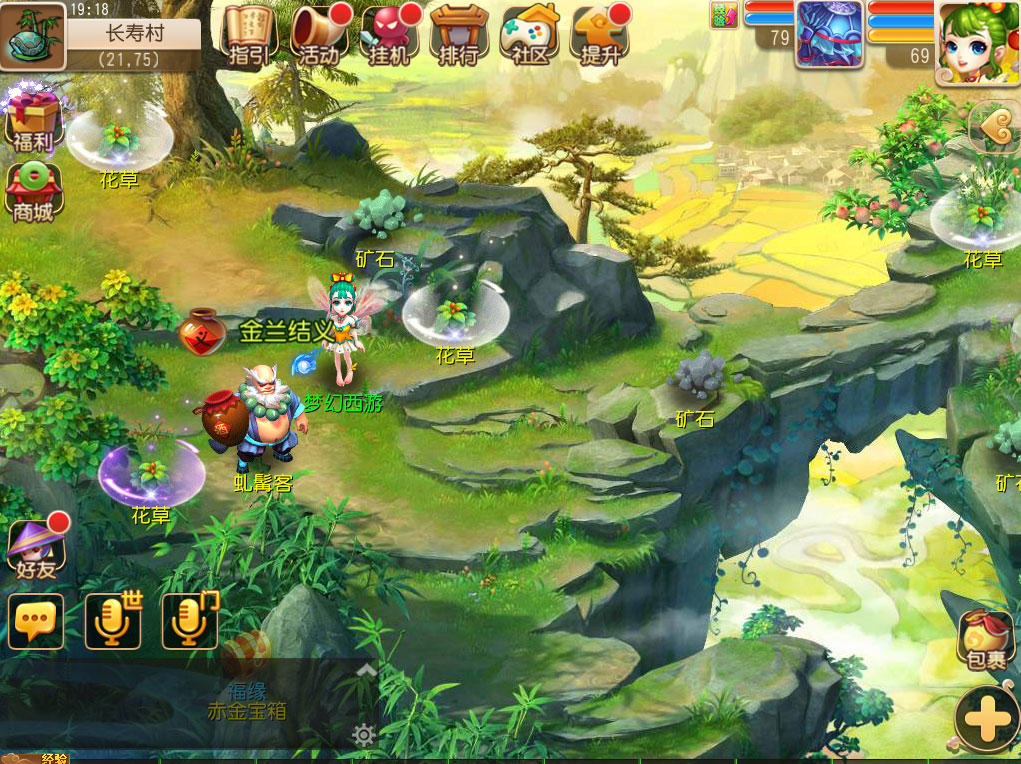Expand the plus button menu
The height and width of the screenshot is (764, 1021).
986,717
